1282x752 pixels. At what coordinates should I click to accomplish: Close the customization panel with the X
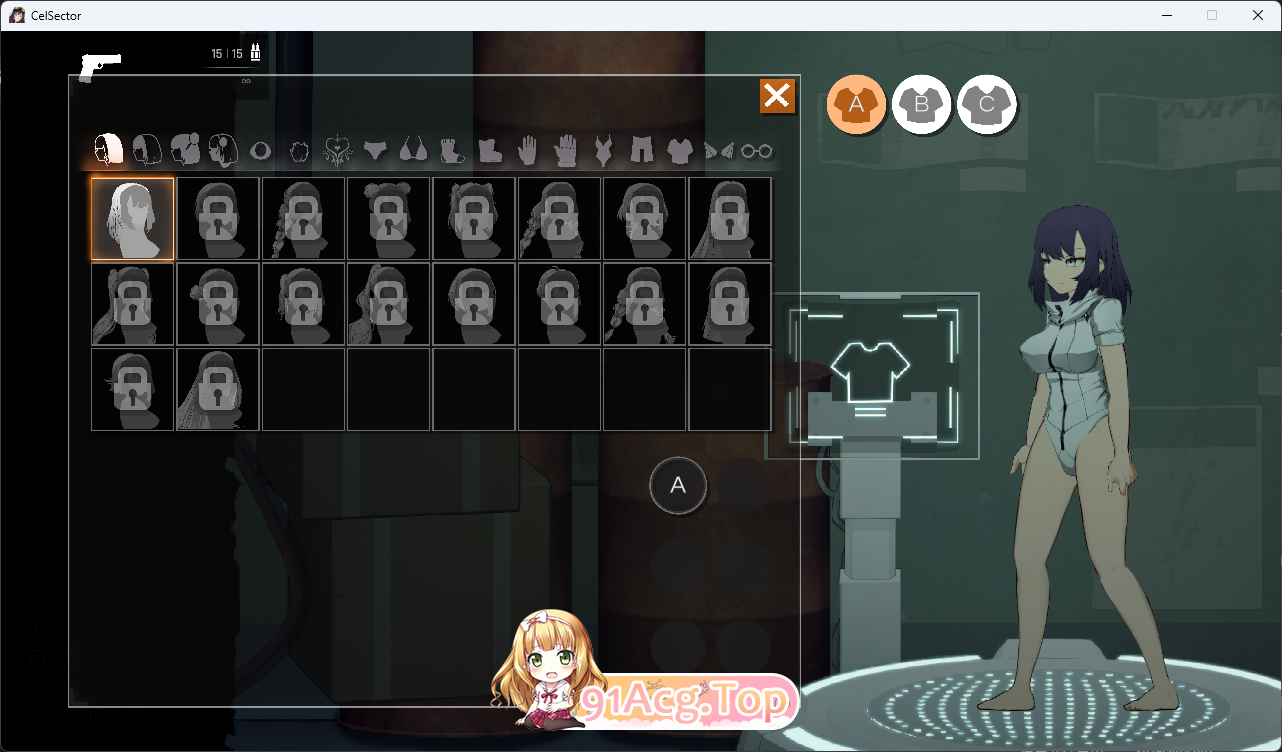coord(777,97)
